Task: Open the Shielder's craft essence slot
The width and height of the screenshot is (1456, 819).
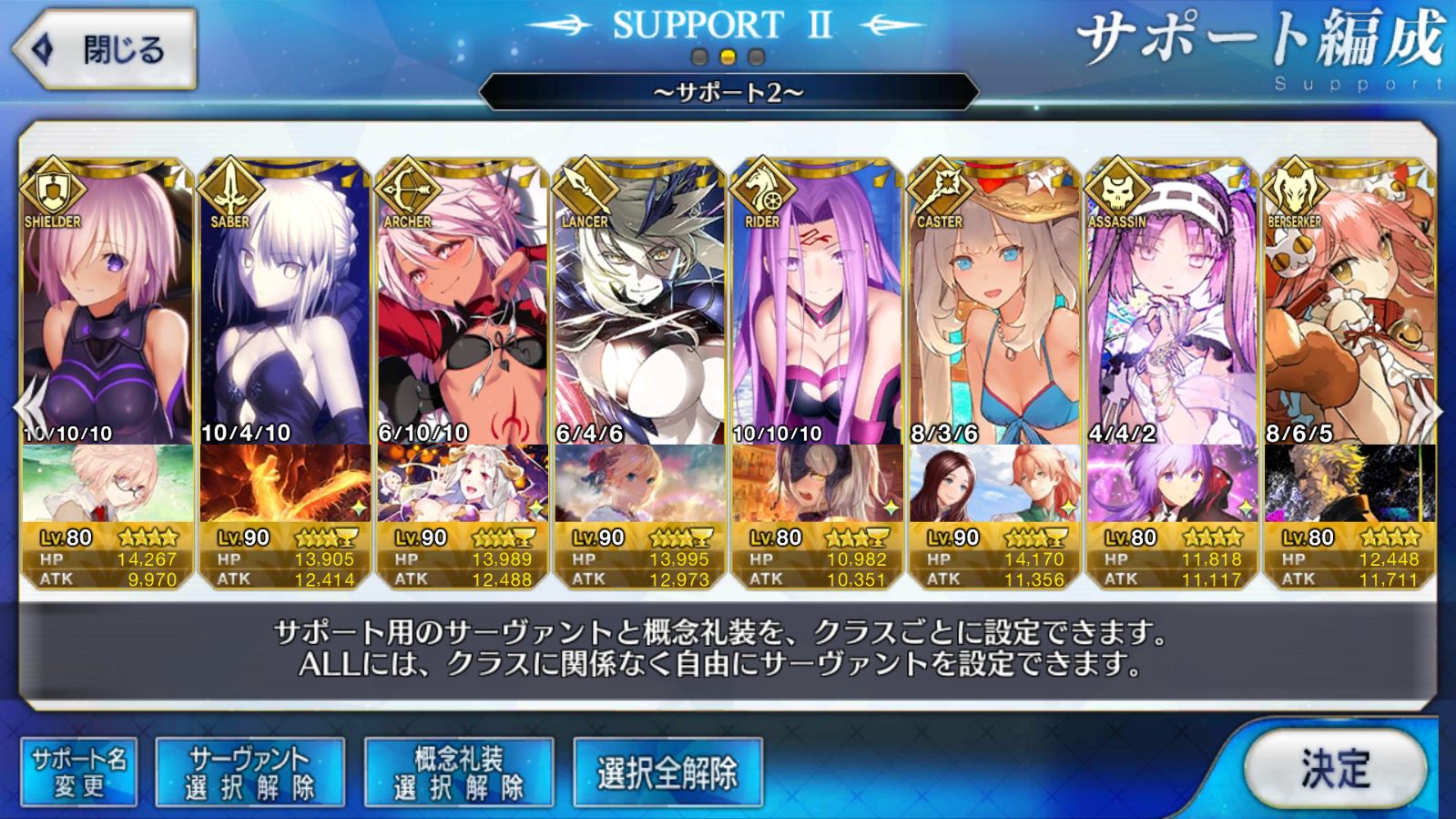Action: [107, 485]
